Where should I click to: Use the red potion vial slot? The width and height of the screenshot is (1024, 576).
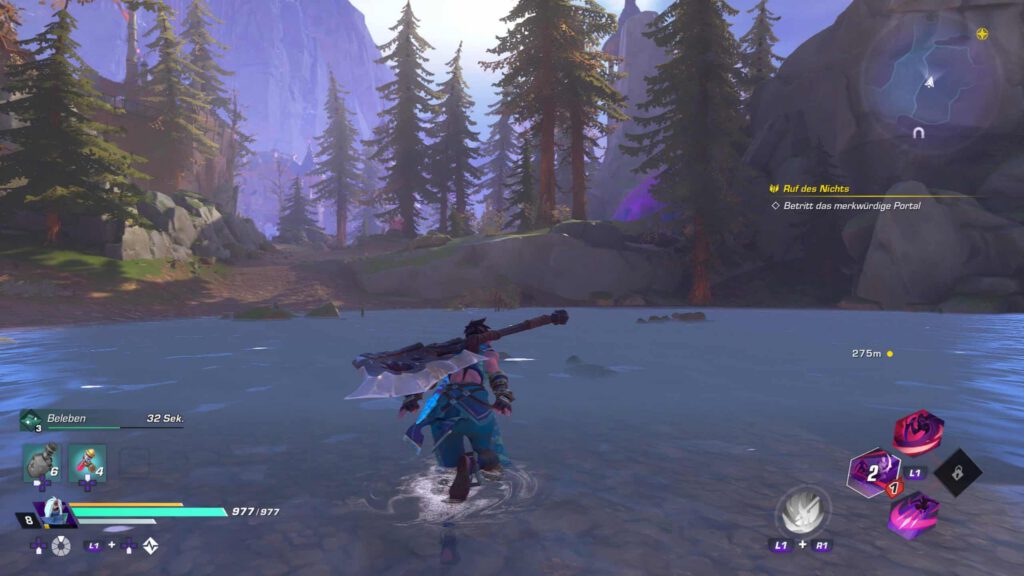pos(86,461)
